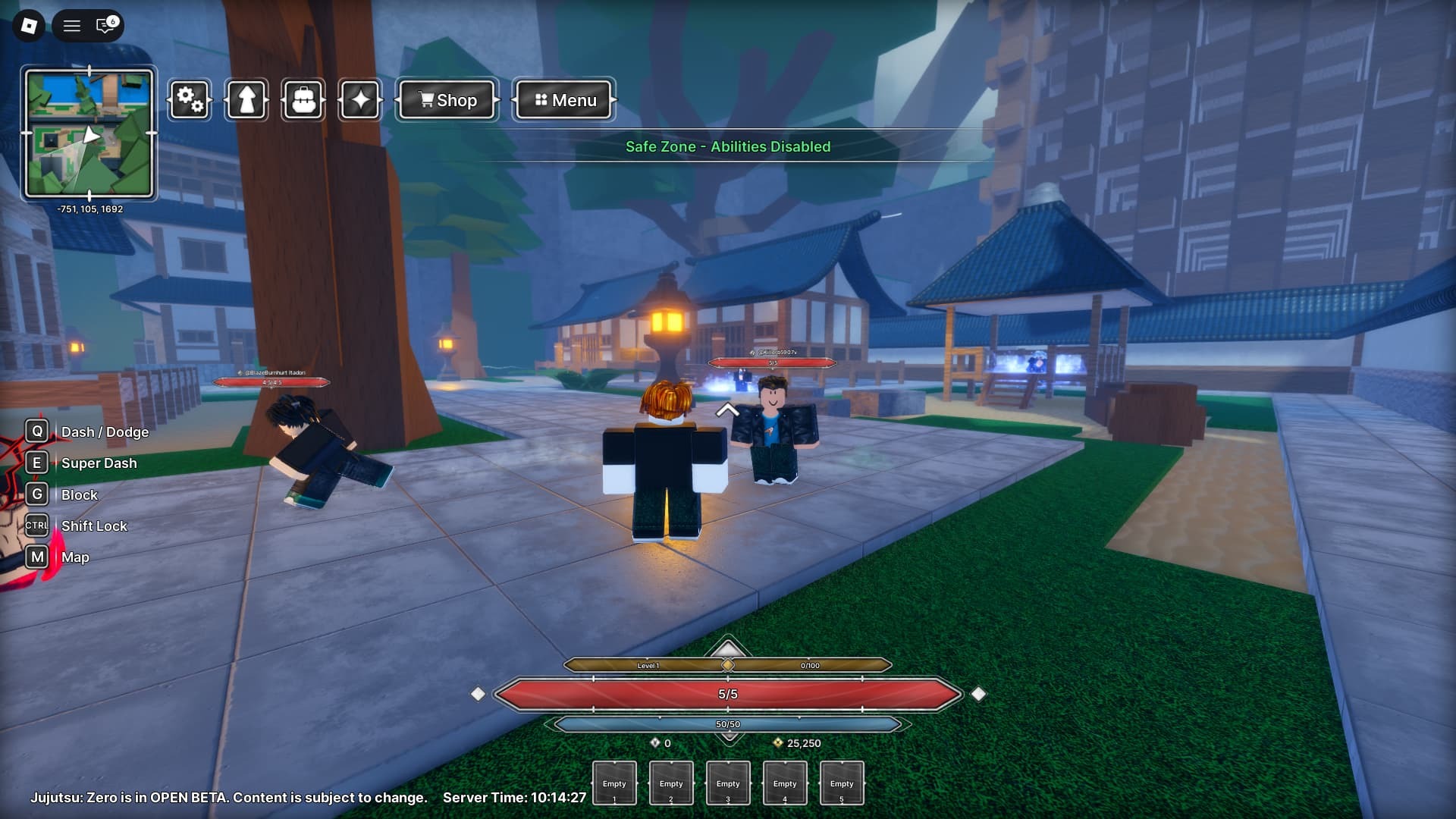Click the upward arrow upgrade icon
The height and width of the screenshot is (819, 1456).
click(x=246, y=100)
